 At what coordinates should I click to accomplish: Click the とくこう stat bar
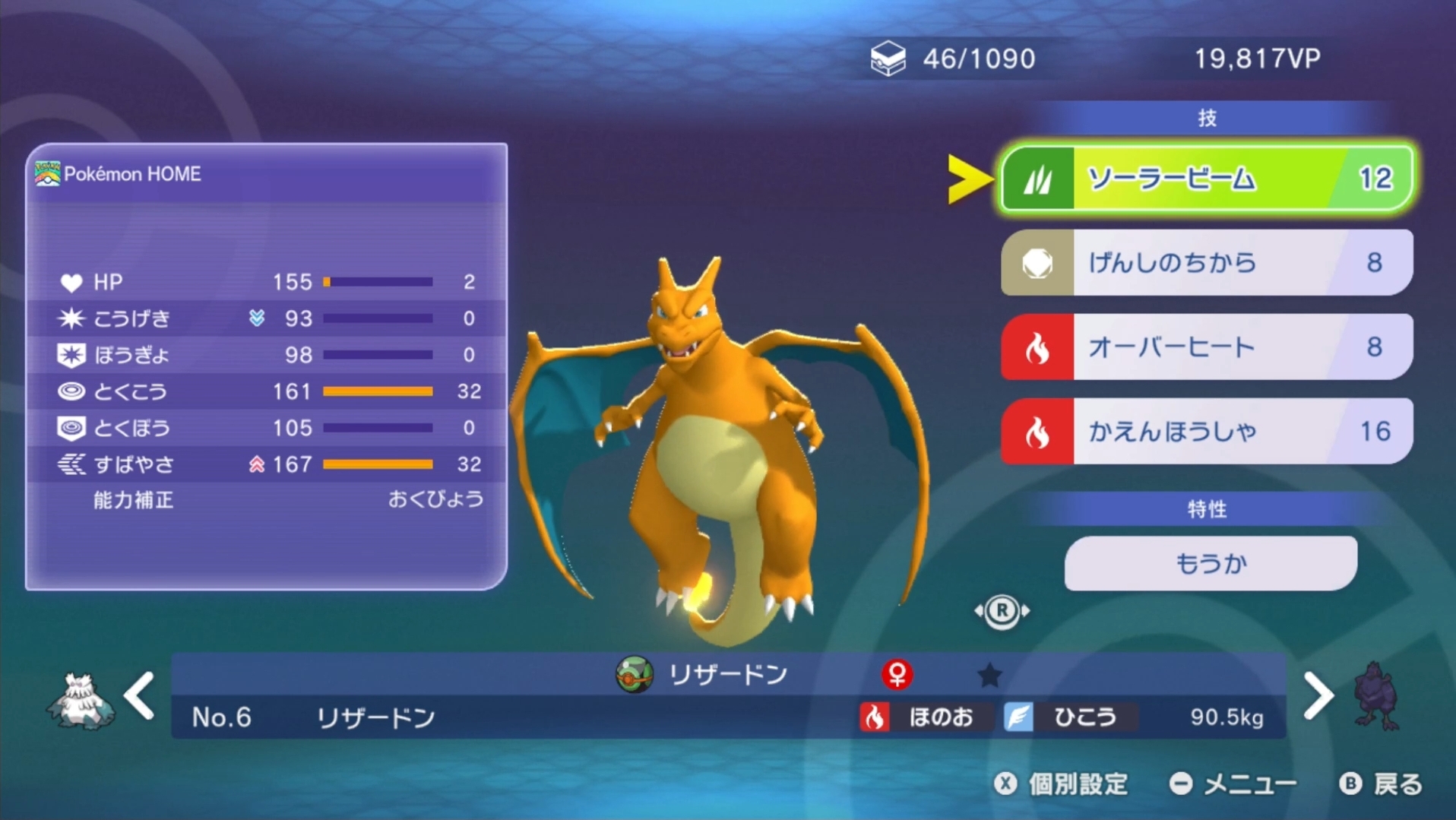coord(376,391)
